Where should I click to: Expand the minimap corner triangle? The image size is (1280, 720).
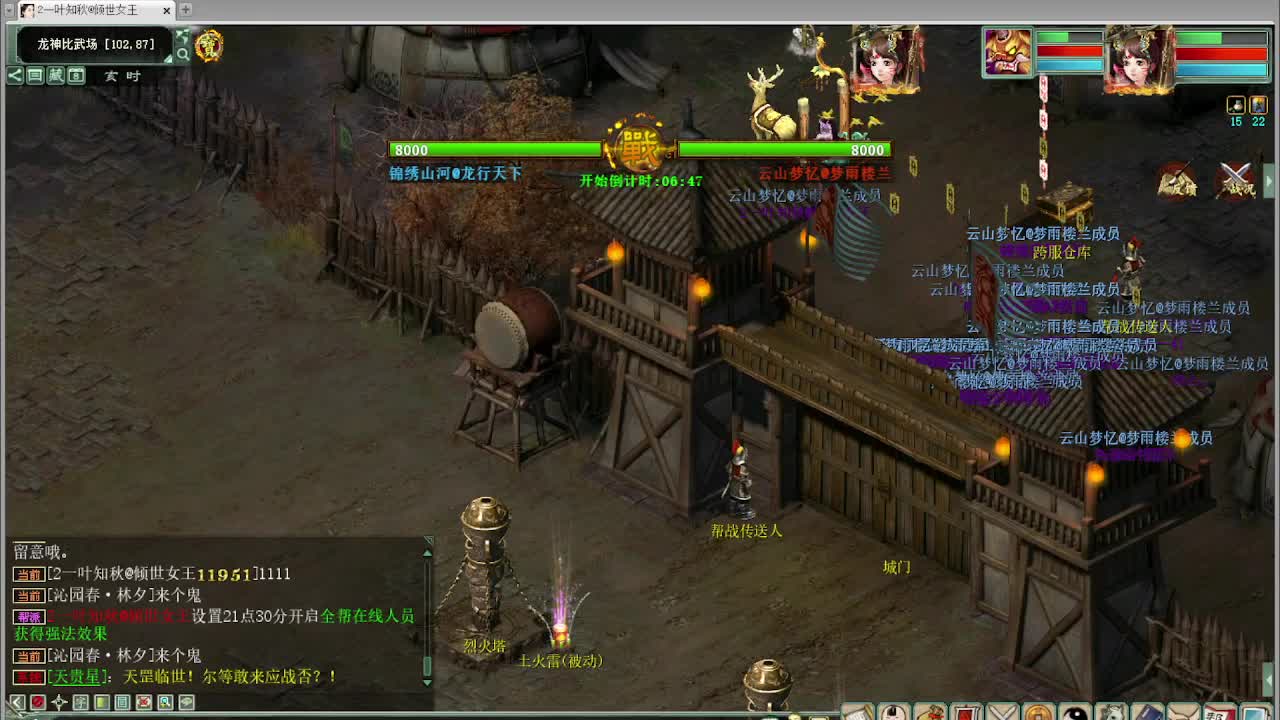tap(167, 59)
